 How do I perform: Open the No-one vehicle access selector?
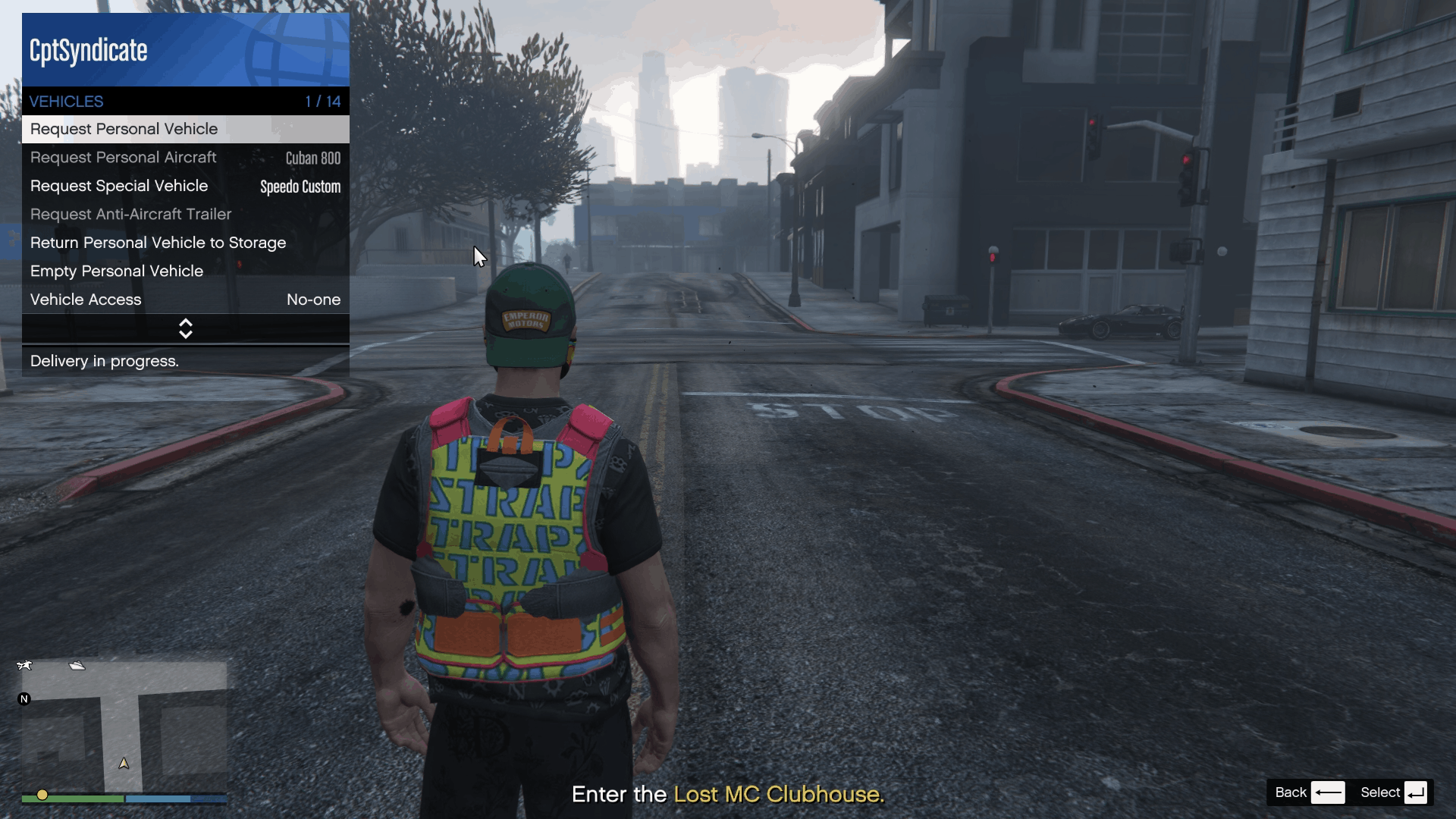313,300
